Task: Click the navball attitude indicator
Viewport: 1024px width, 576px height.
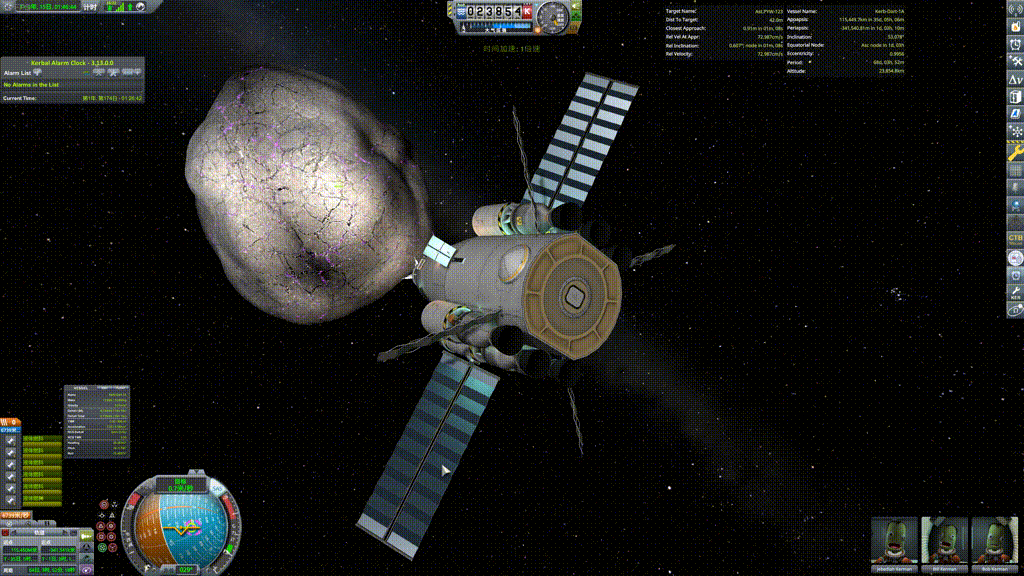Action: tap(183, 527)
